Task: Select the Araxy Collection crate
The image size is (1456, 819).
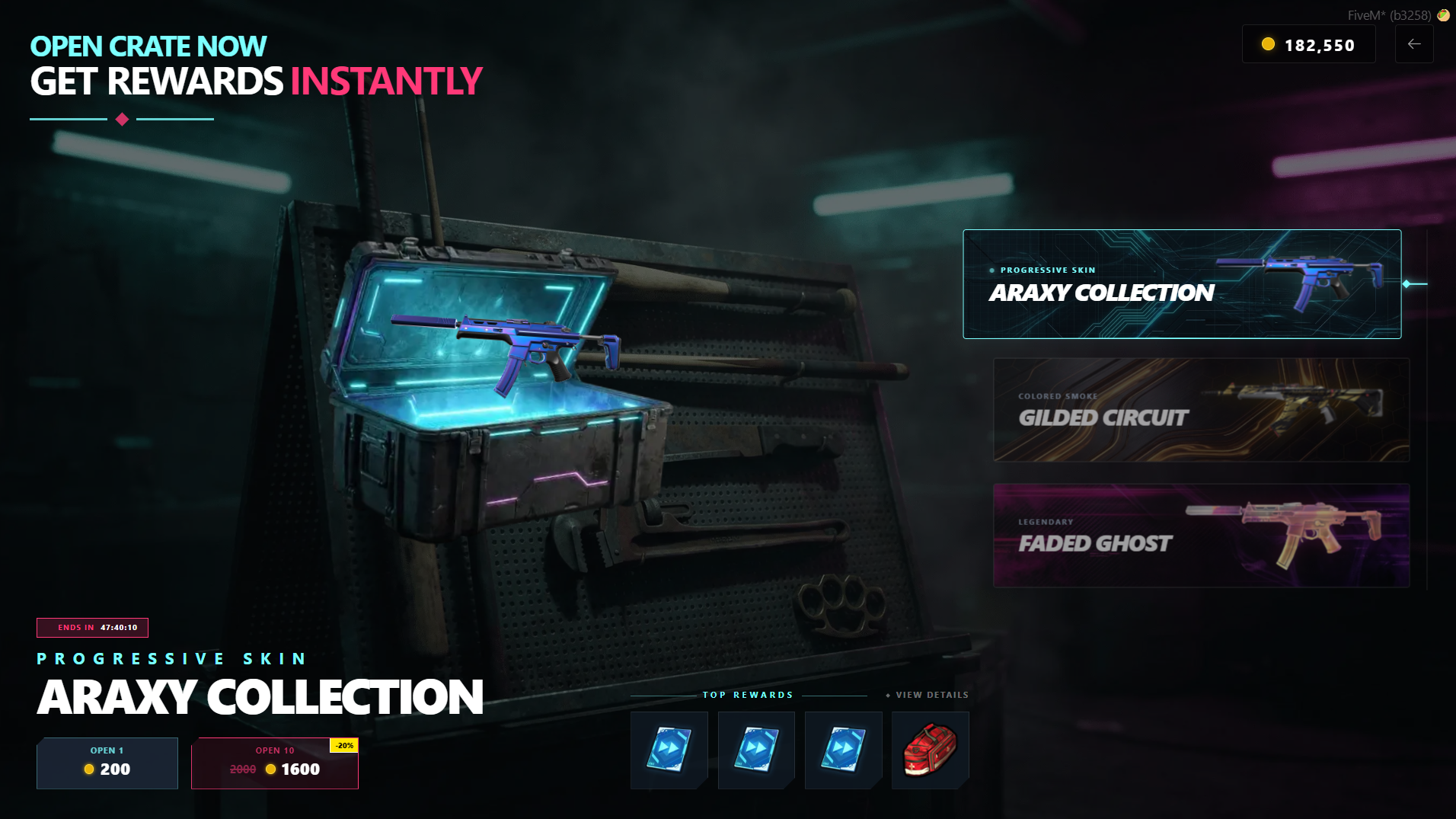Action: (1181, 284)
